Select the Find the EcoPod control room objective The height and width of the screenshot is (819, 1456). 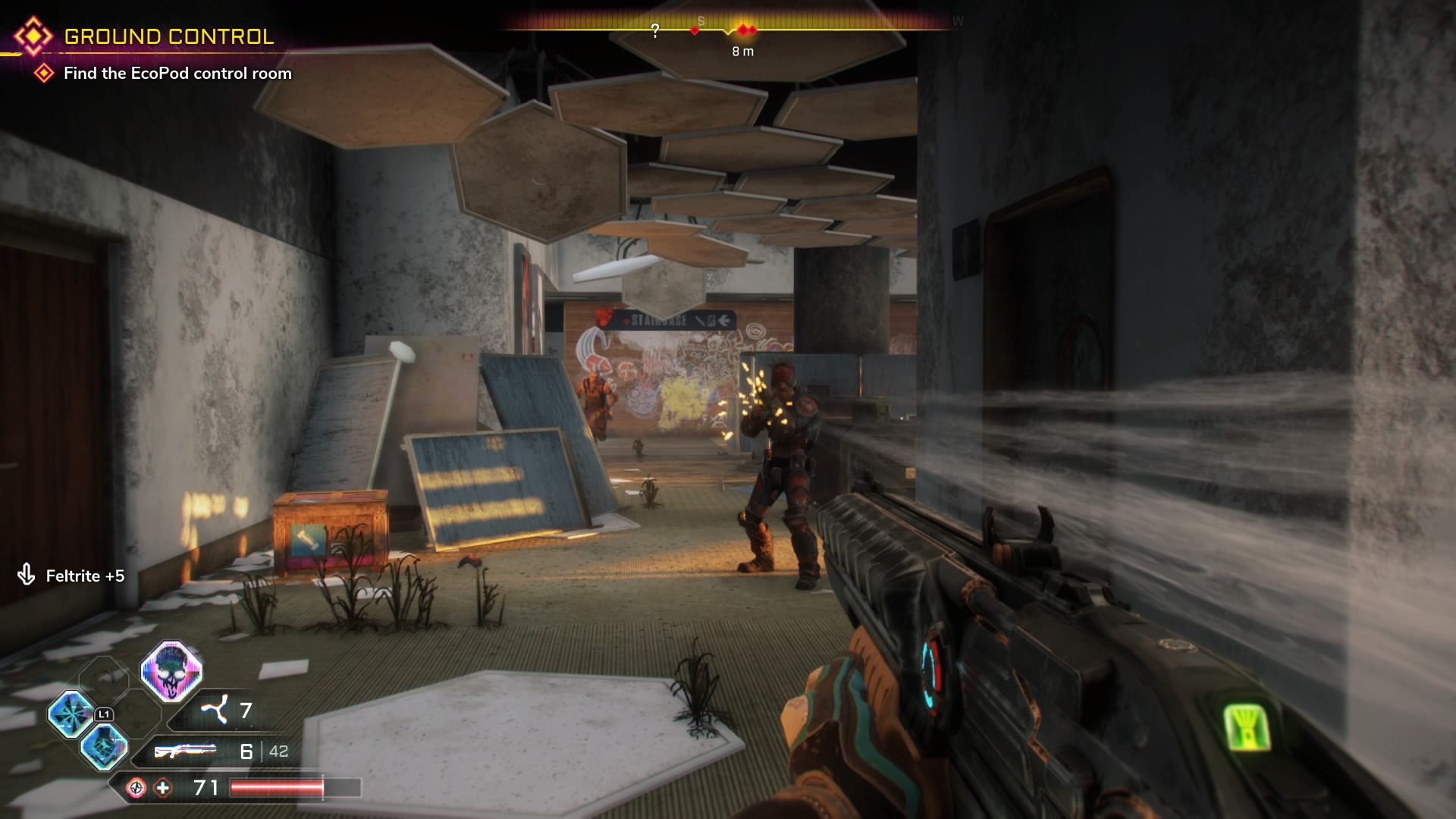tap(177, 74)
